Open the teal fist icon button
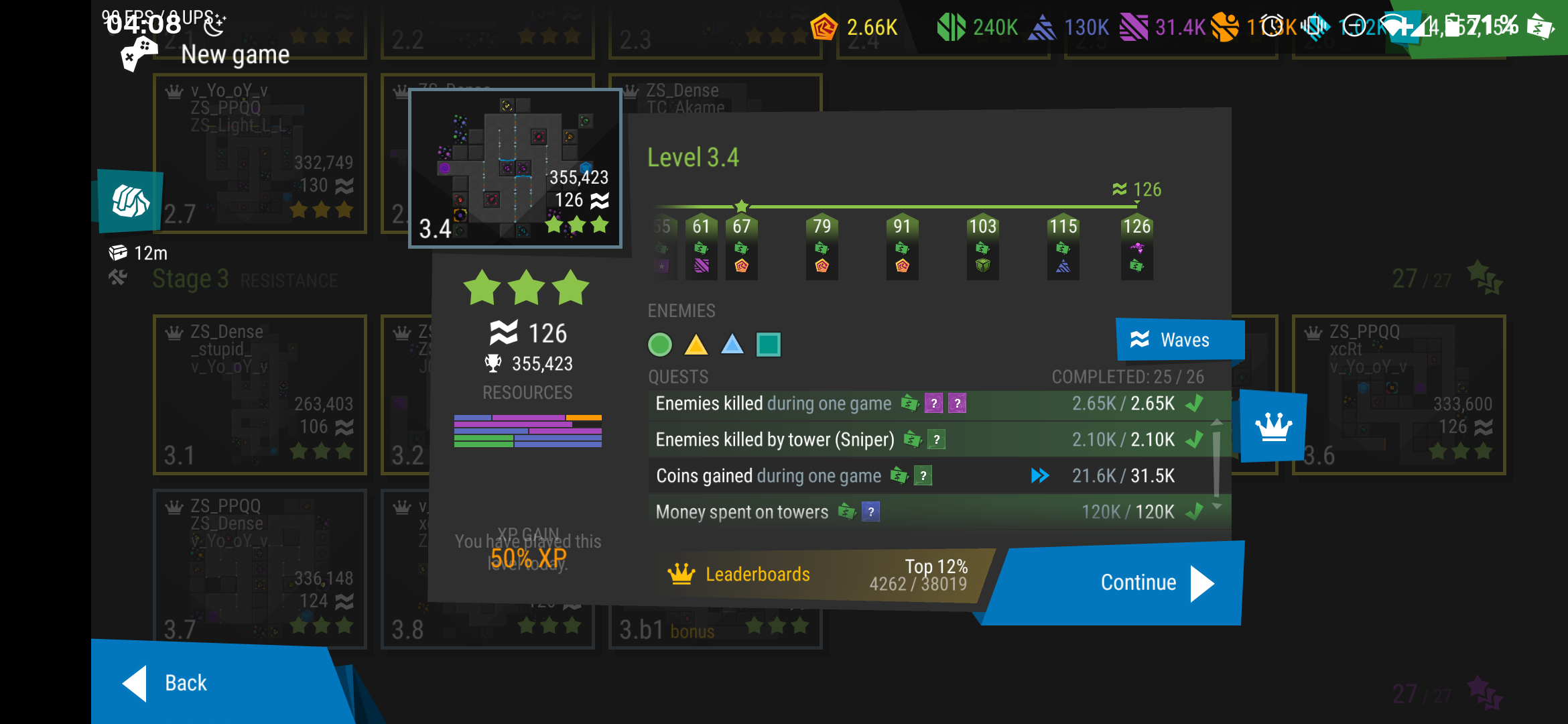Image resolution: width=1568 pixels, height=724 pixels. click(x=129, y=201)
